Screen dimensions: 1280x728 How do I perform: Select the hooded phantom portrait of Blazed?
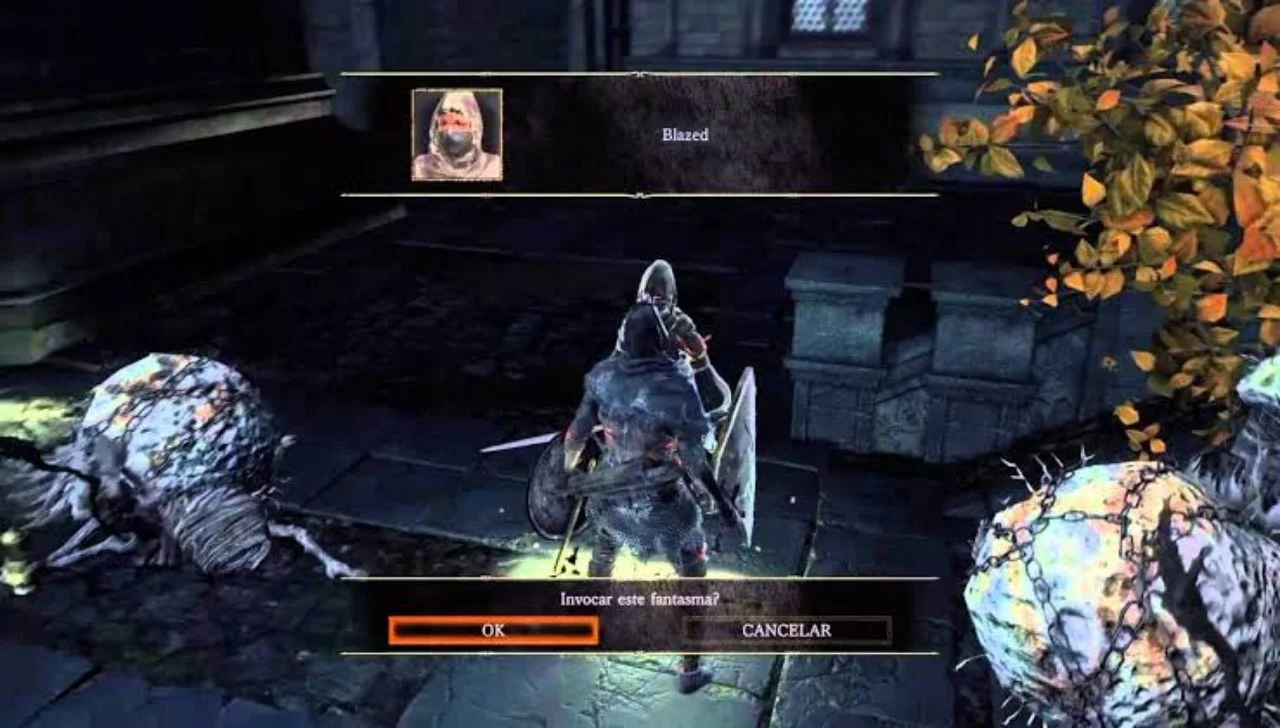pos(457,134)
